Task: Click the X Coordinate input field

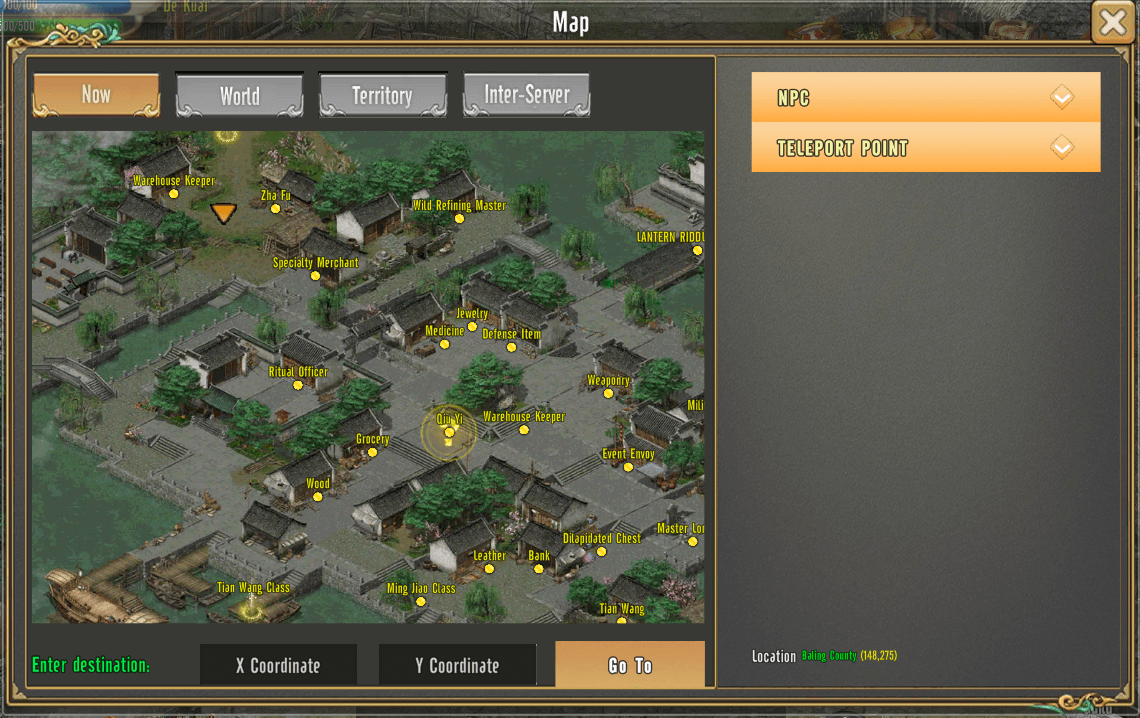Action: tap(278, 665)
